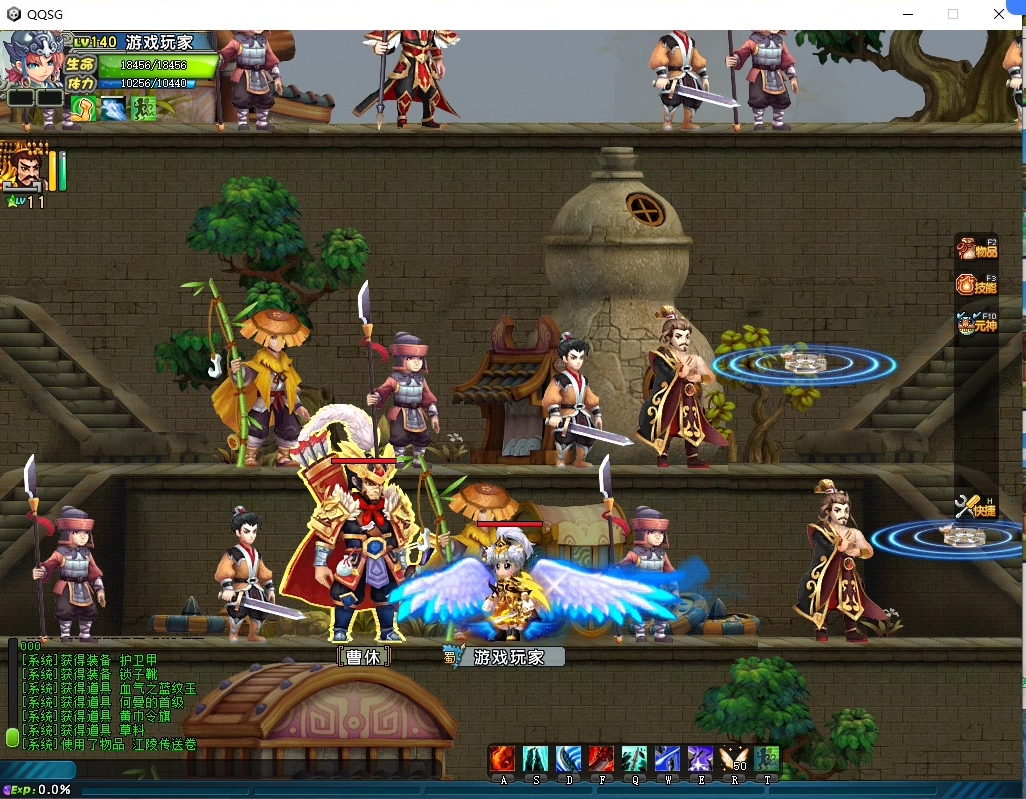Activate the teal spear skill on Q
This screenshot has width=1026, height=799.
pyautogui.click(x=634, y=758)
